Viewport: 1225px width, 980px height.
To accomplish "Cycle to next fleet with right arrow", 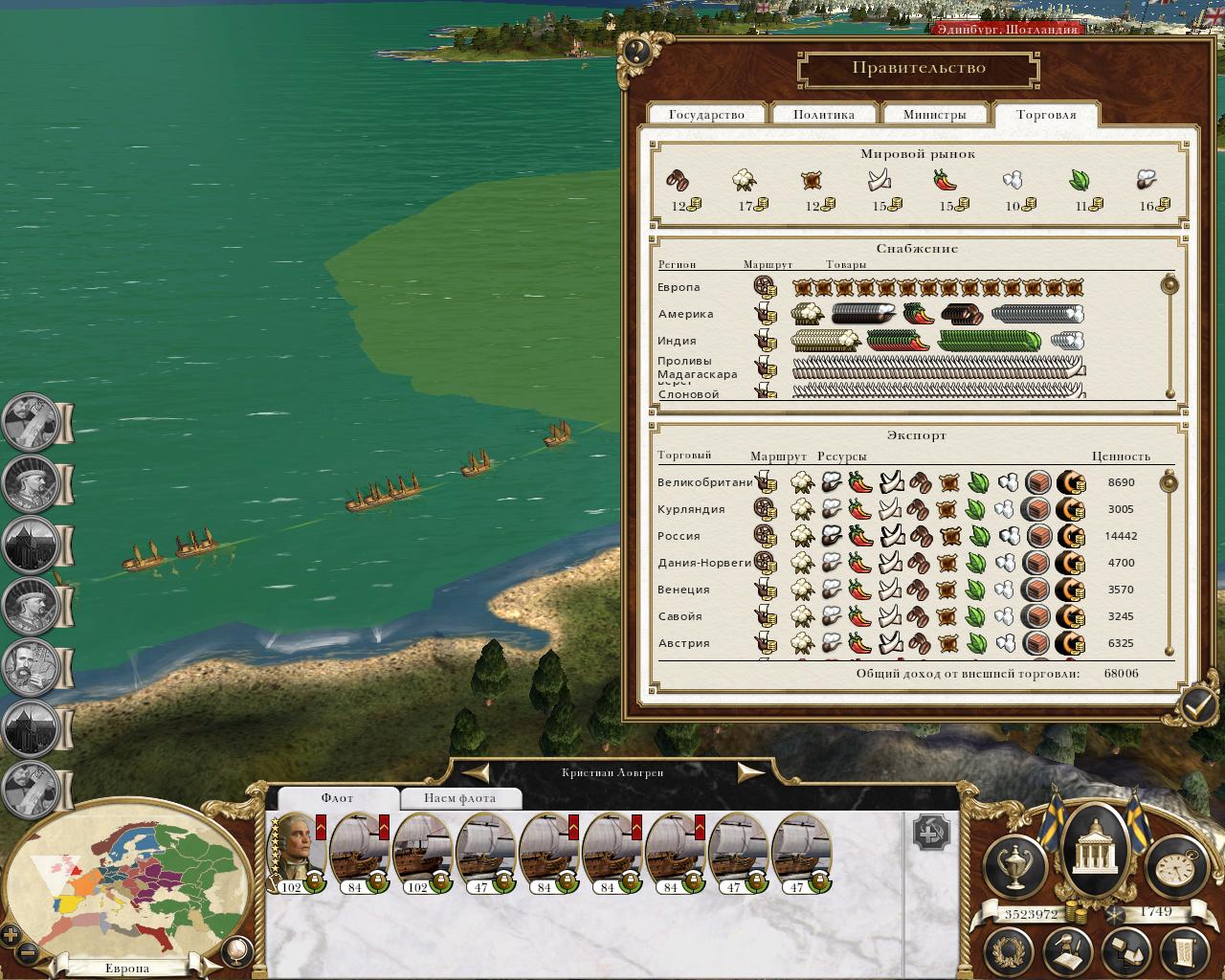I will tap(749, 771).
